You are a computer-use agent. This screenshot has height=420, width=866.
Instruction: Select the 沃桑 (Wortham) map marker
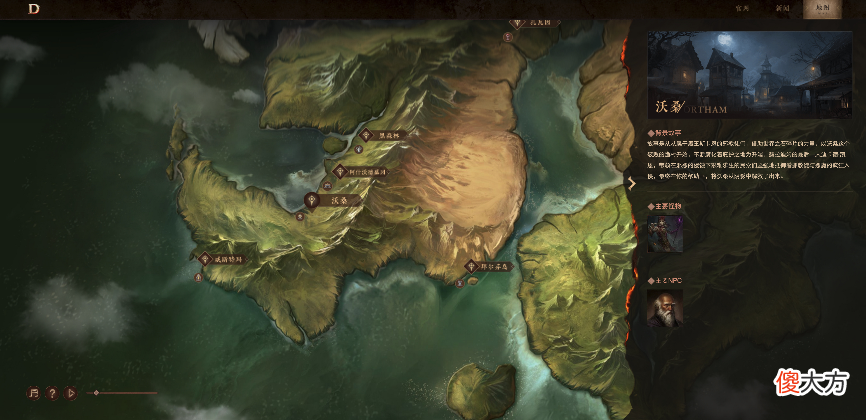(x=313, y=200)
